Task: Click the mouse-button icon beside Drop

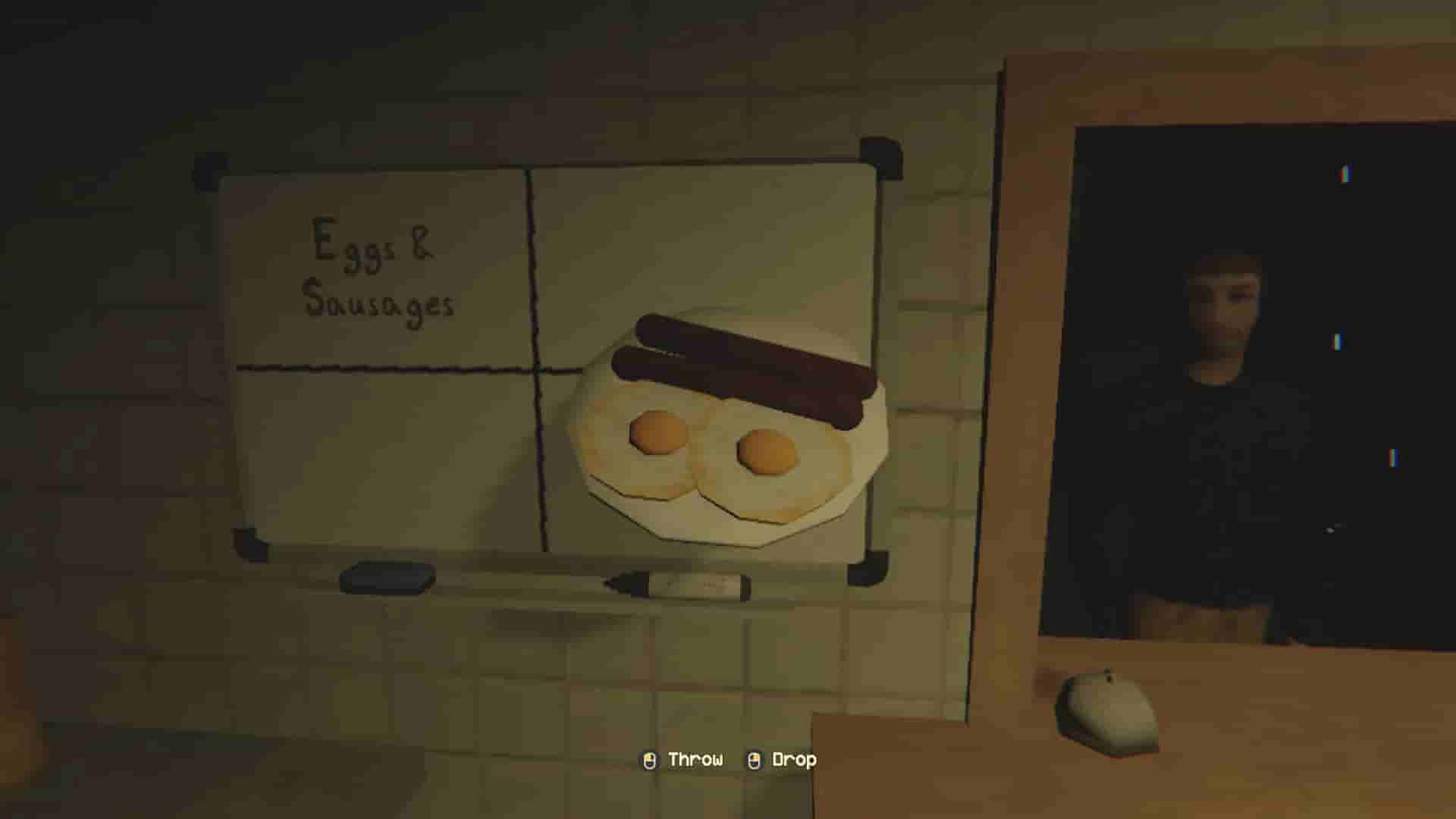Action: 753,759
